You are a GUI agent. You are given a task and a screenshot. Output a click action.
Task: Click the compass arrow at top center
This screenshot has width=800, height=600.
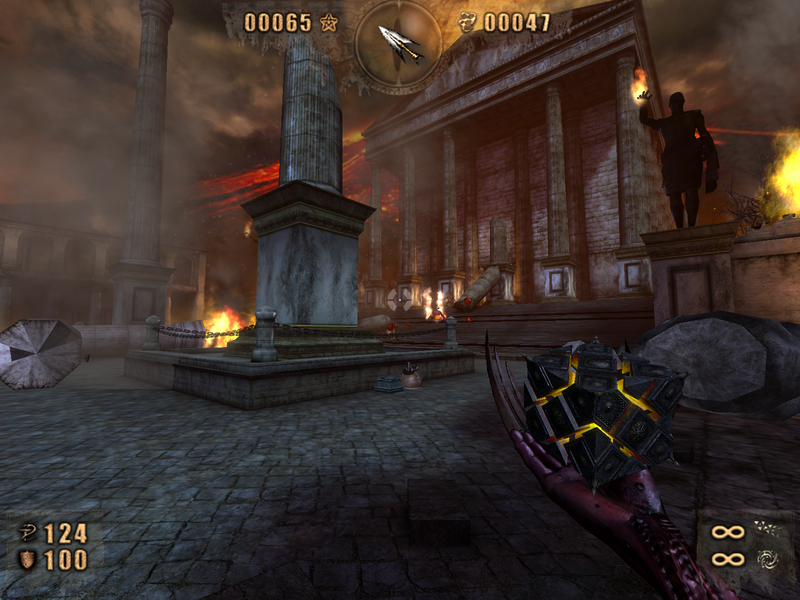click(x=397, y=41)
